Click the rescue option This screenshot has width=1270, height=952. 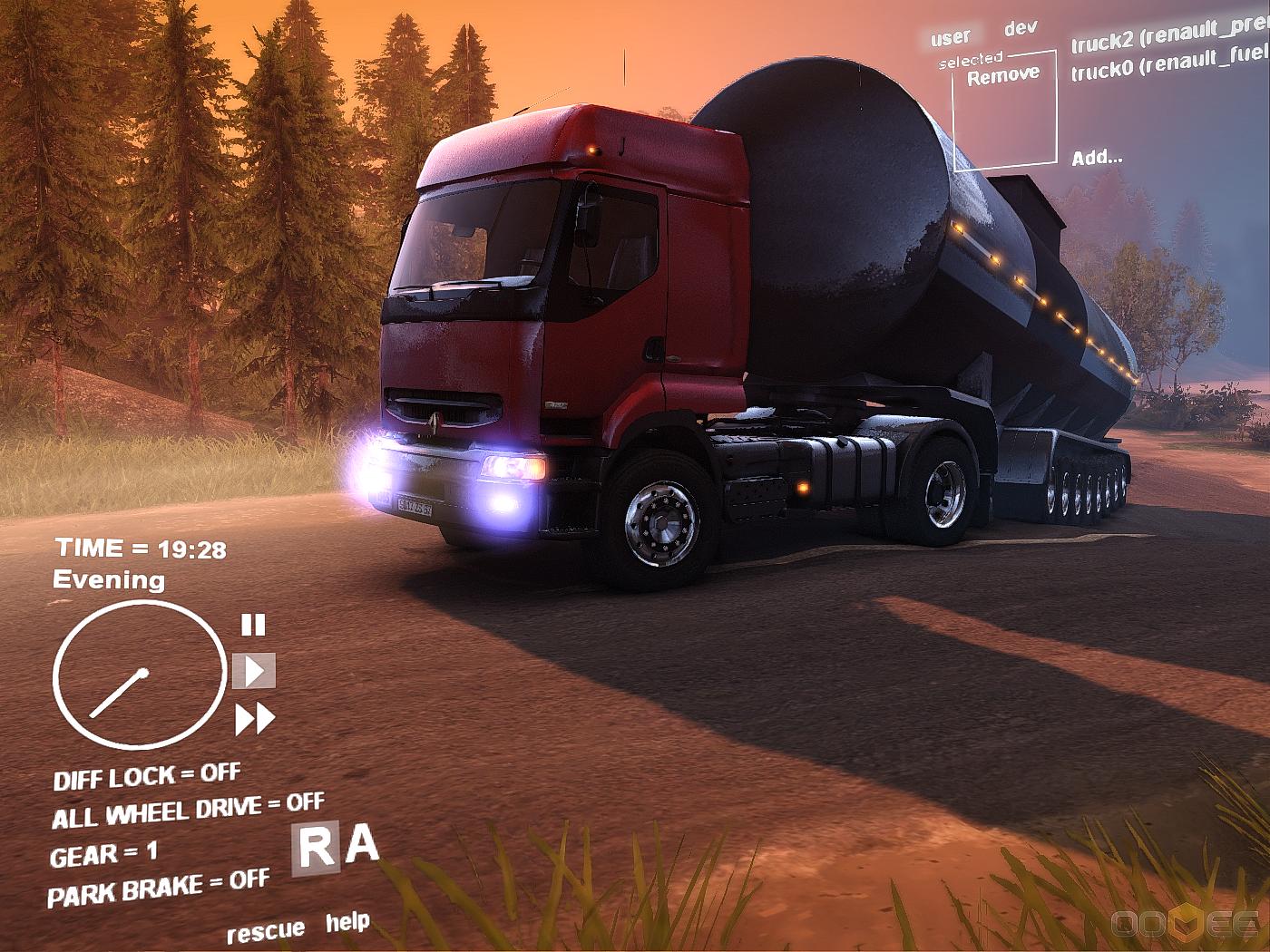pyautogui.click(x=265, y=931)
